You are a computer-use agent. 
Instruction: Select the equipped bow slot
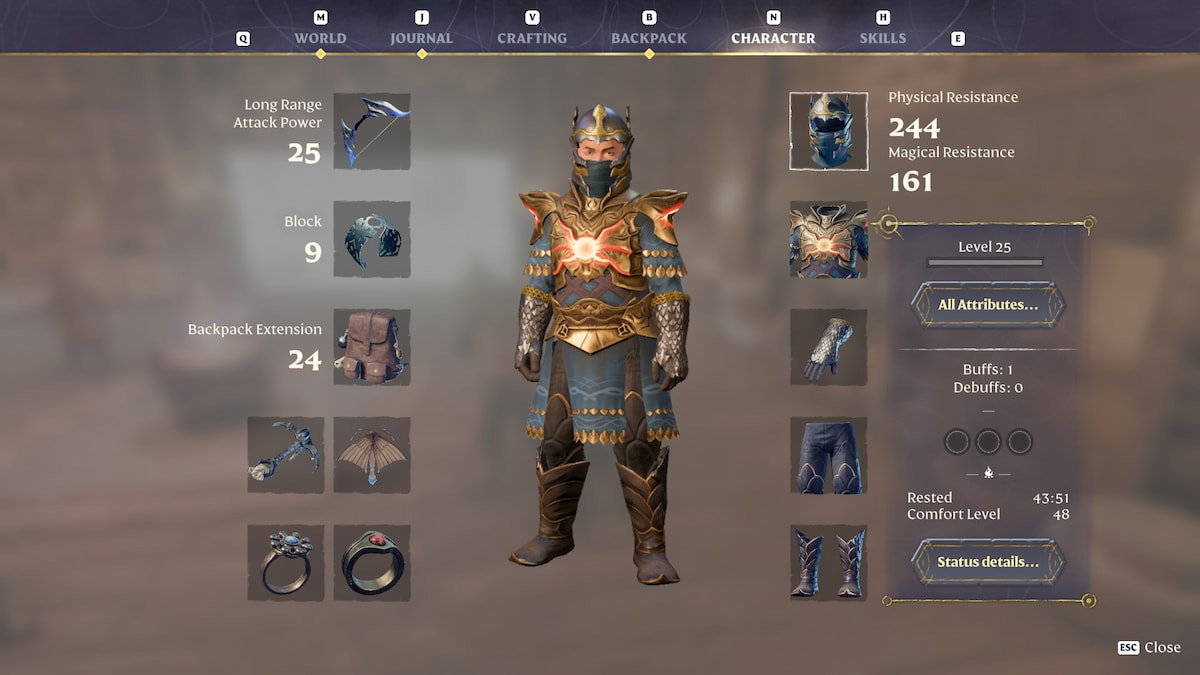372,131
